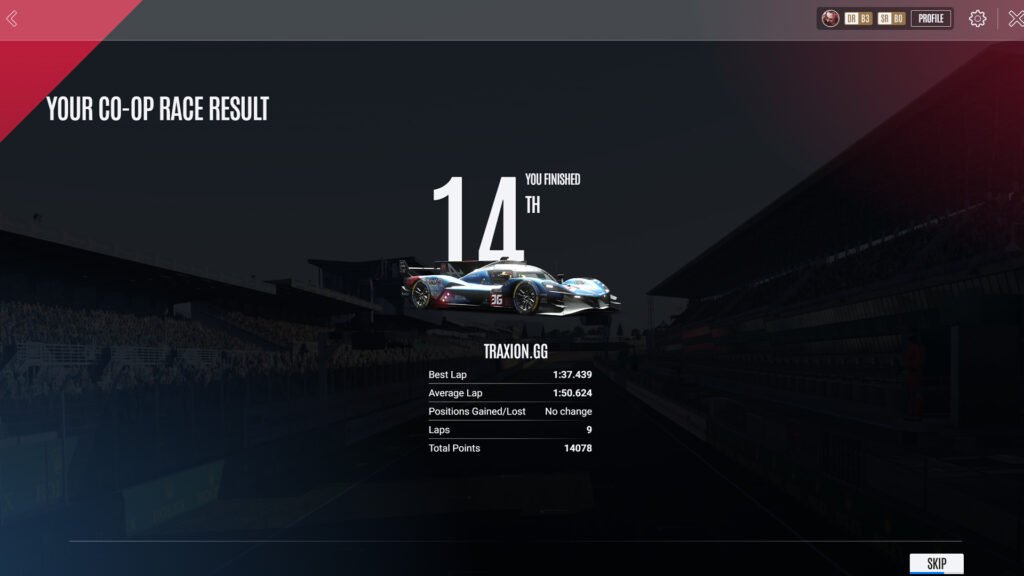Go back using the top-left arrow
The height and width of the screenshot is (576, 1024).
[12, 19]
